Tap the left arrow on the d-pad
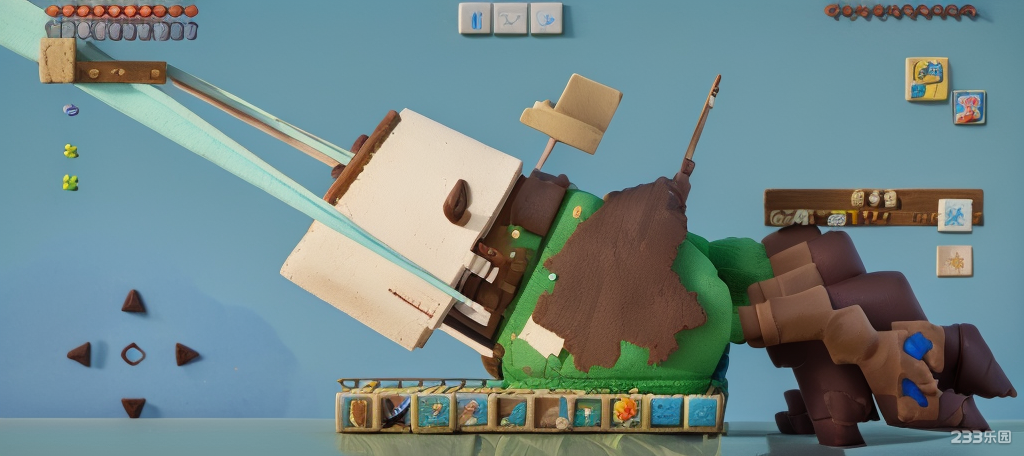1024x456 pixels. pyautogui.click(x=79, y=354)
